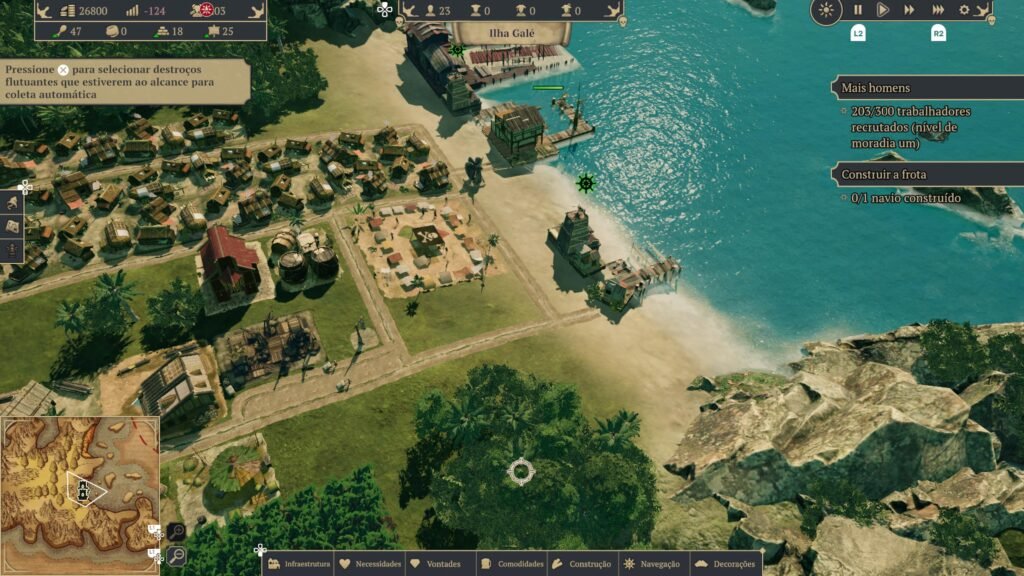
Task: Click the Ilha Galé island name banner
Action: coord(512,33)
